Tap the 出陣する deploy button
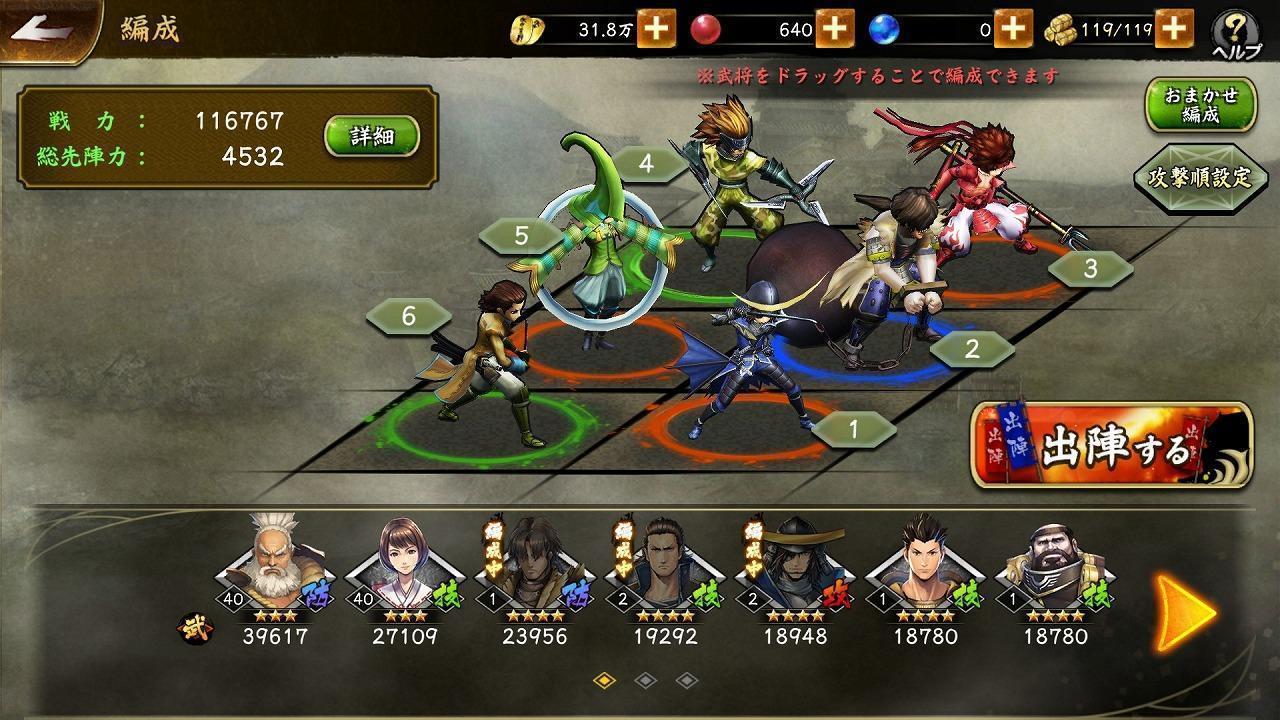 [1112, 445]
